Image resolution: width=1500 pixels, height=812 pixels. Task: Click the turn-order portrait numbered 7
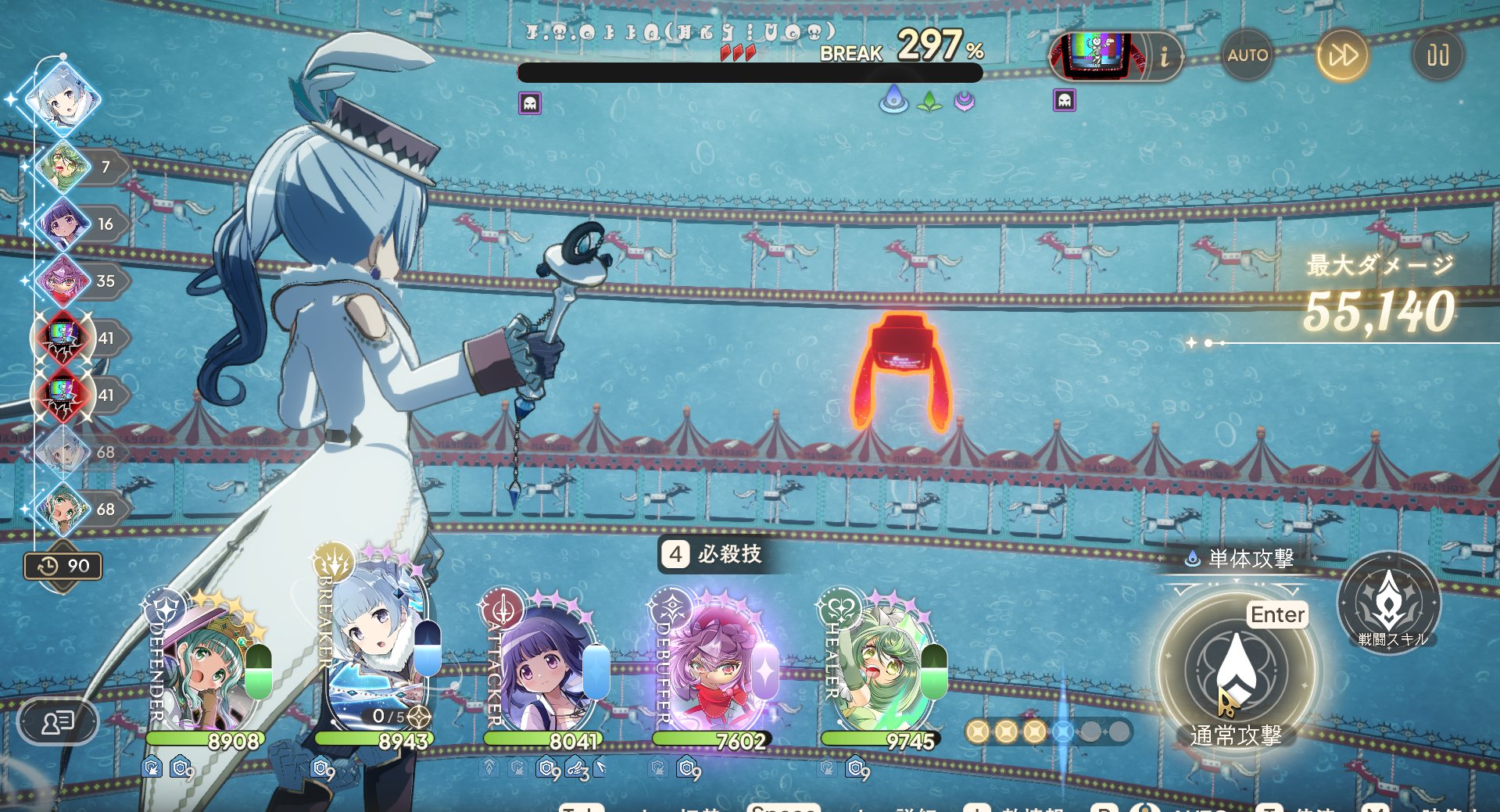click(61, 166)
